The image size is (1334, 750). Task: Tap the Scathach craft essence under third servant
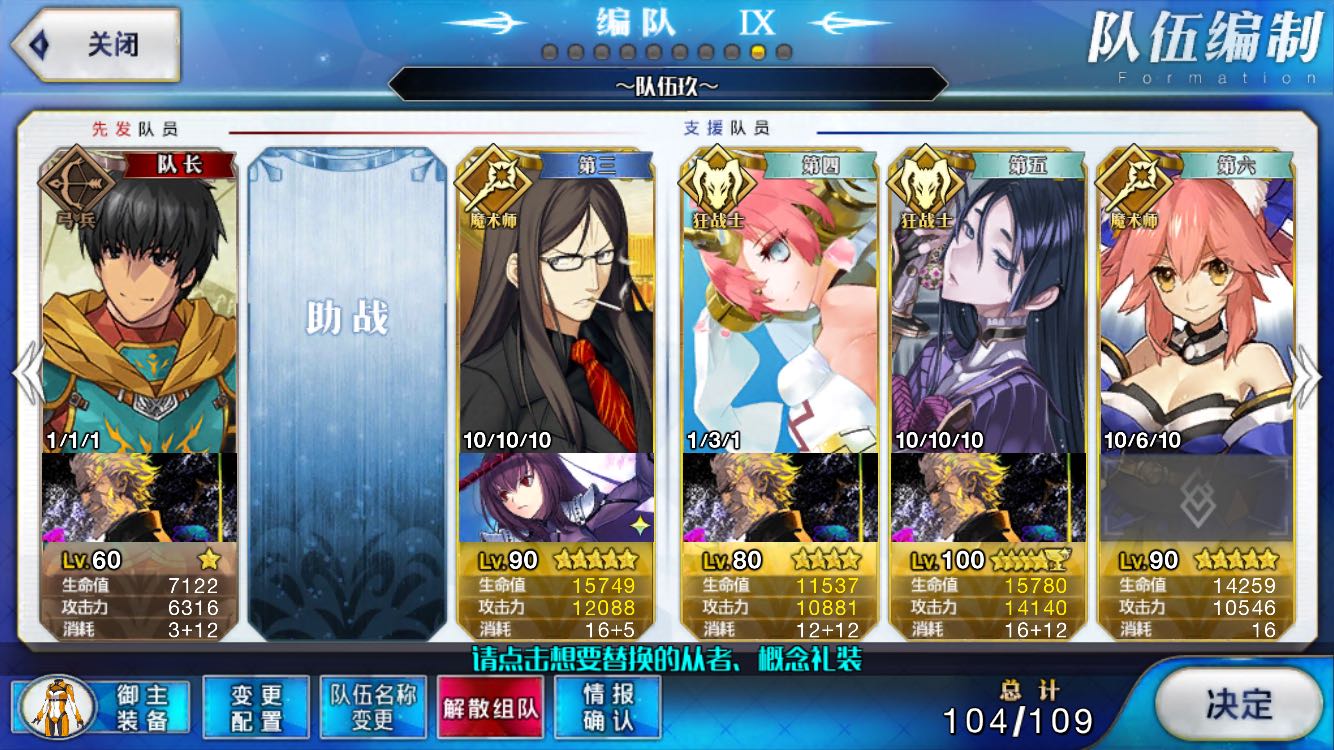[x=556, y=498]
